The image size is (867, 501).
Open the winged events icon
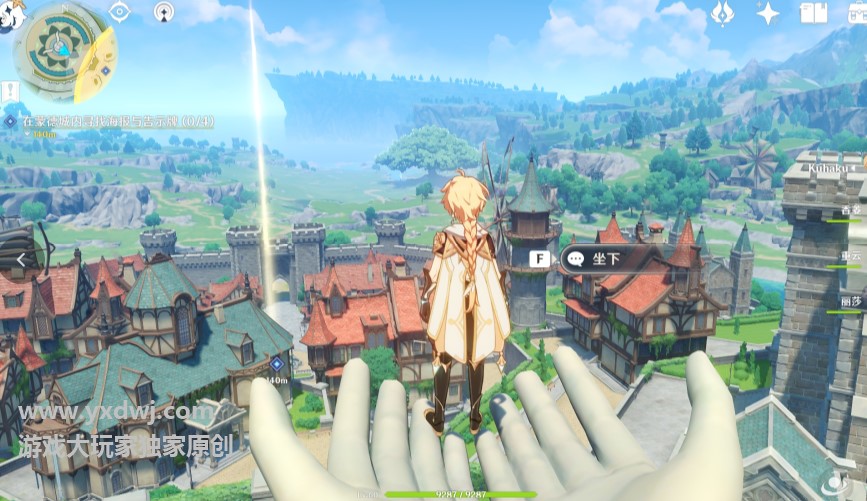pyautogui.click(x=723, y=13)
